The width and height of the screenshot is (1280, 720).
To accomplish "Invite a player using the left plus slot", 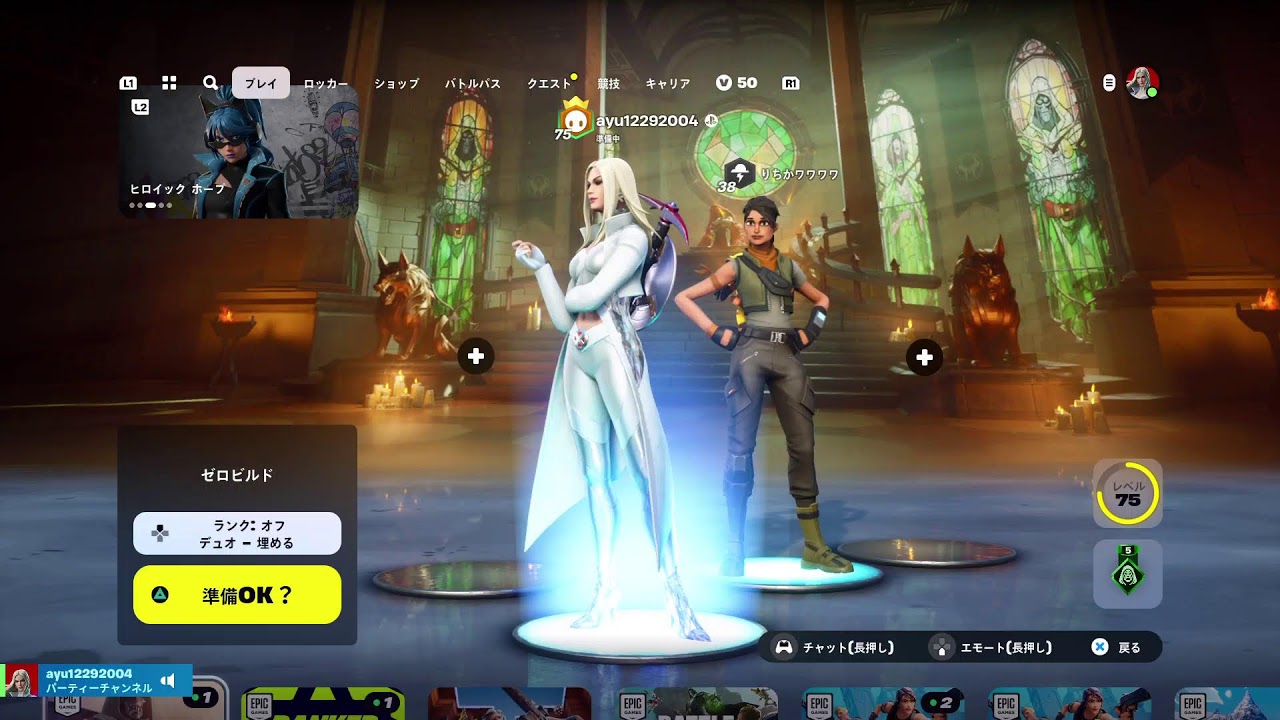I will pos(476,356).
